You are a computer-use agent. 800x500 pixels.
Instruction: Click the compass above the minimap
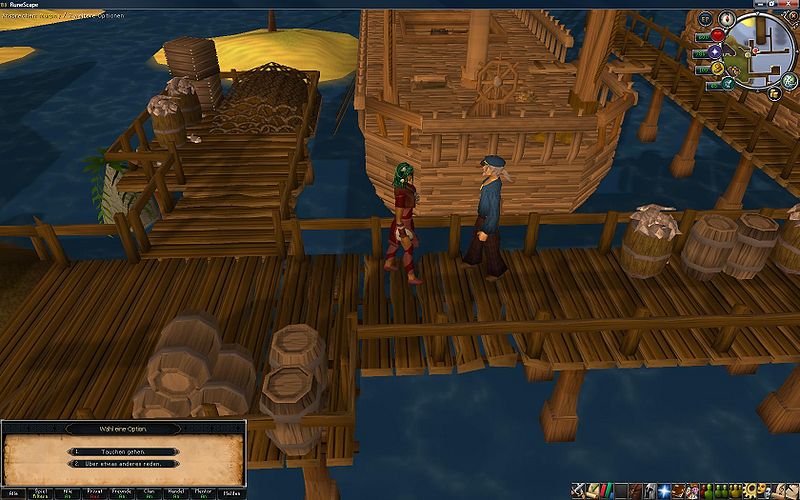727,19
